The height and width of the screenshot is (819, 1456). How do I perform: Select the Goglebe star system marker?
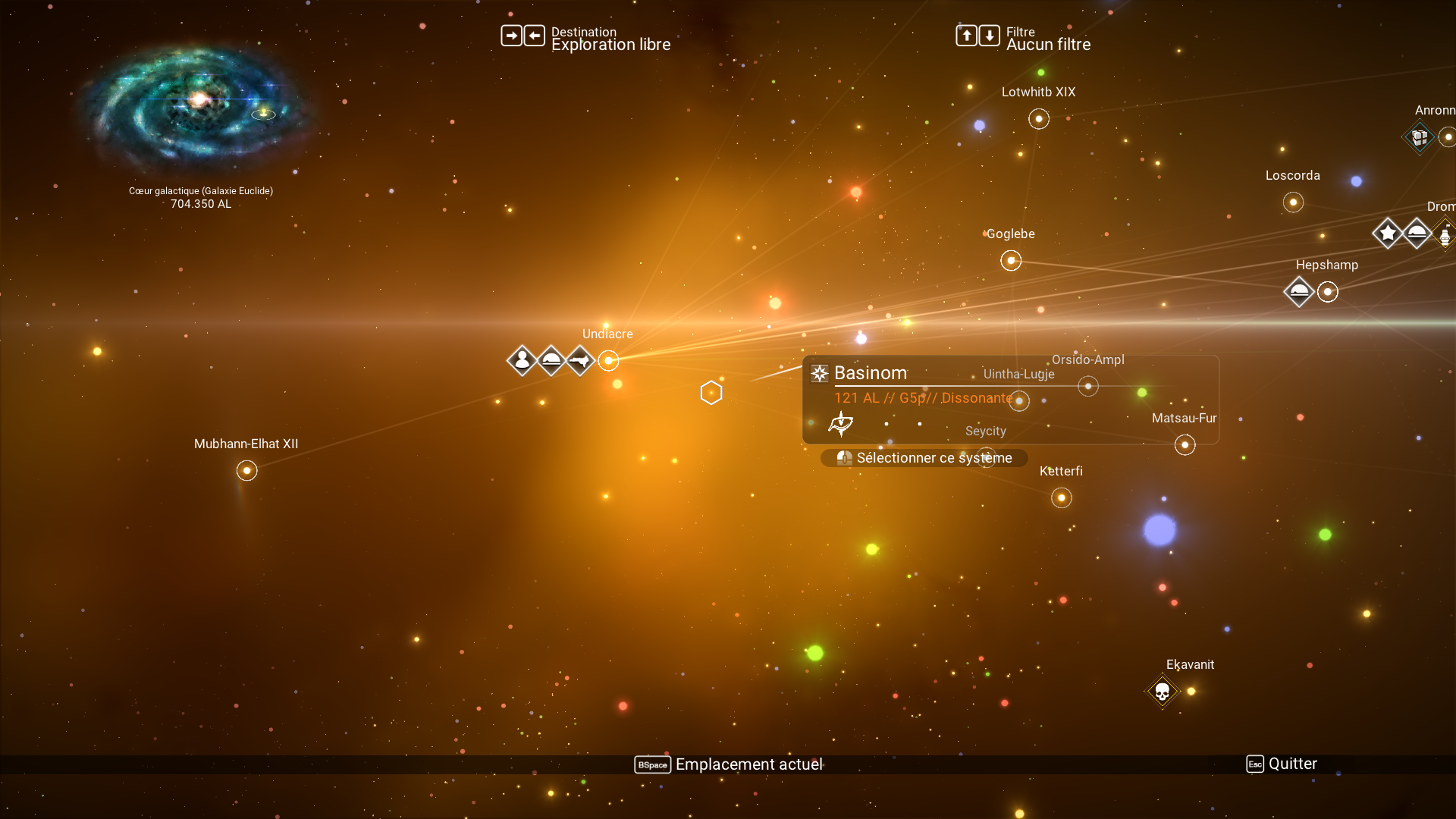pos(1011,261)
